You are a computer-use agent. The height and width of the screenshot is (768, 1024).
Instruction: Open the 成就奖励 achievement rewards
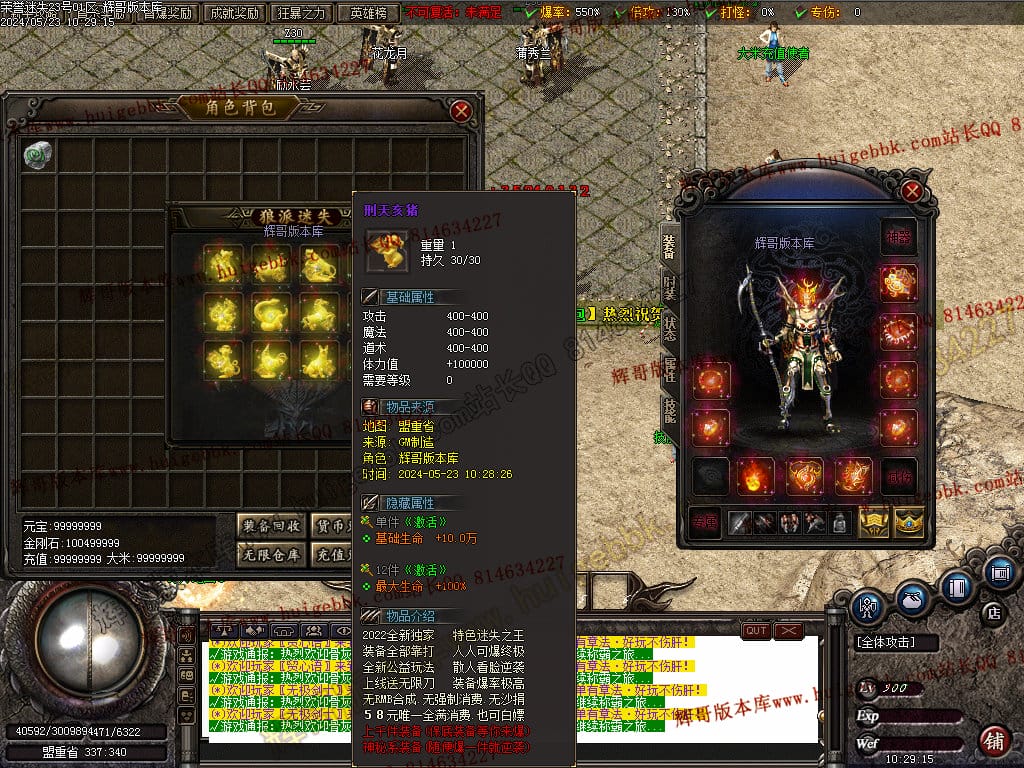(232, 13)
